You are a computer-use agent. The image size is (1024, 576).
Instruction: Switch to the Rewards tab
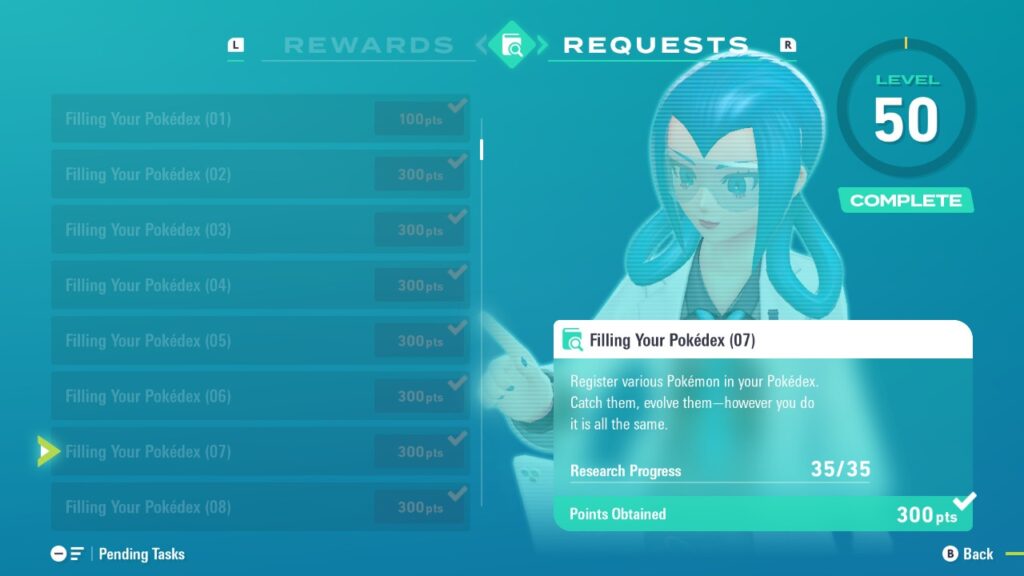(368, 45)
